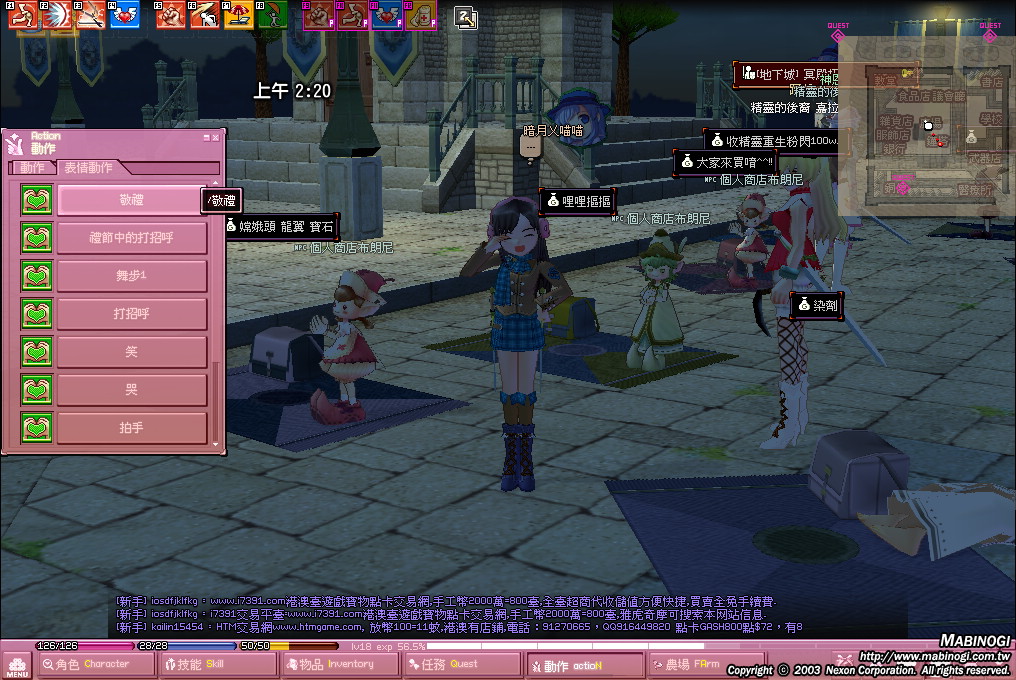This screenshot has width=1016, height=680.
Task: Select the 敬禮 salute emote button
Action: 131,200
